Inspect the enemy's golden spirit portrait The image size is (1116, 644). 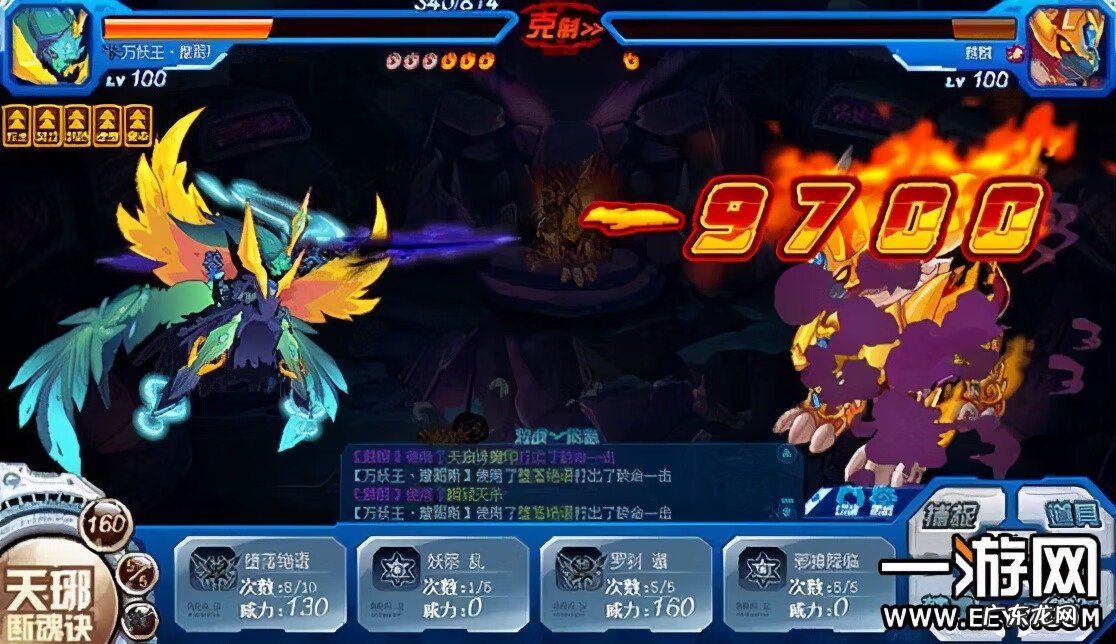pos(1066,45)
